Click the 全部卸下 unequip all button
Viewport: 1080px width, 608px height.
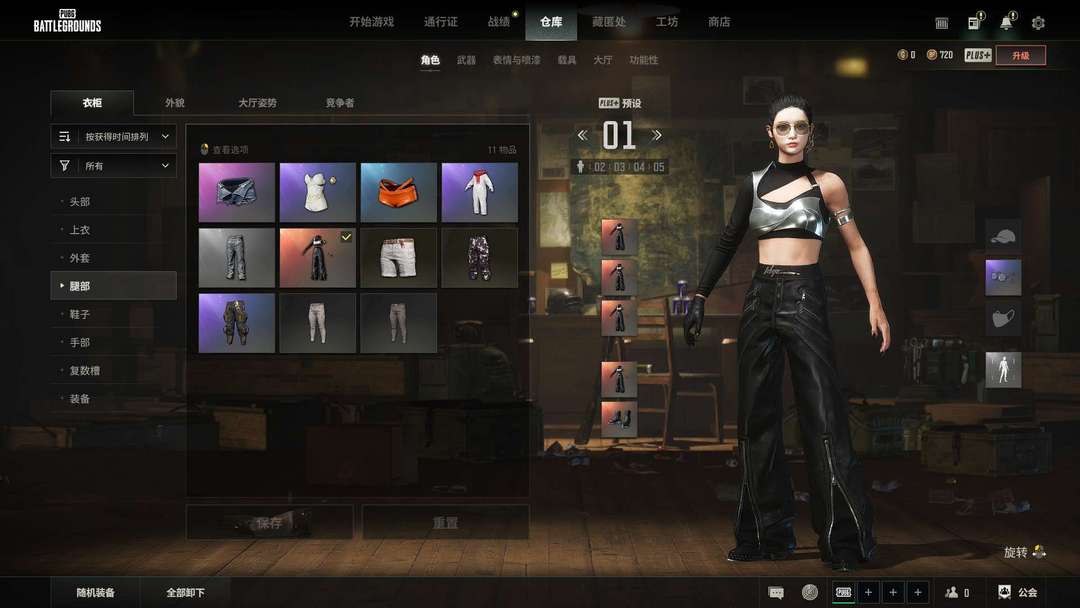pyautogui.click(x=186, y=593)
